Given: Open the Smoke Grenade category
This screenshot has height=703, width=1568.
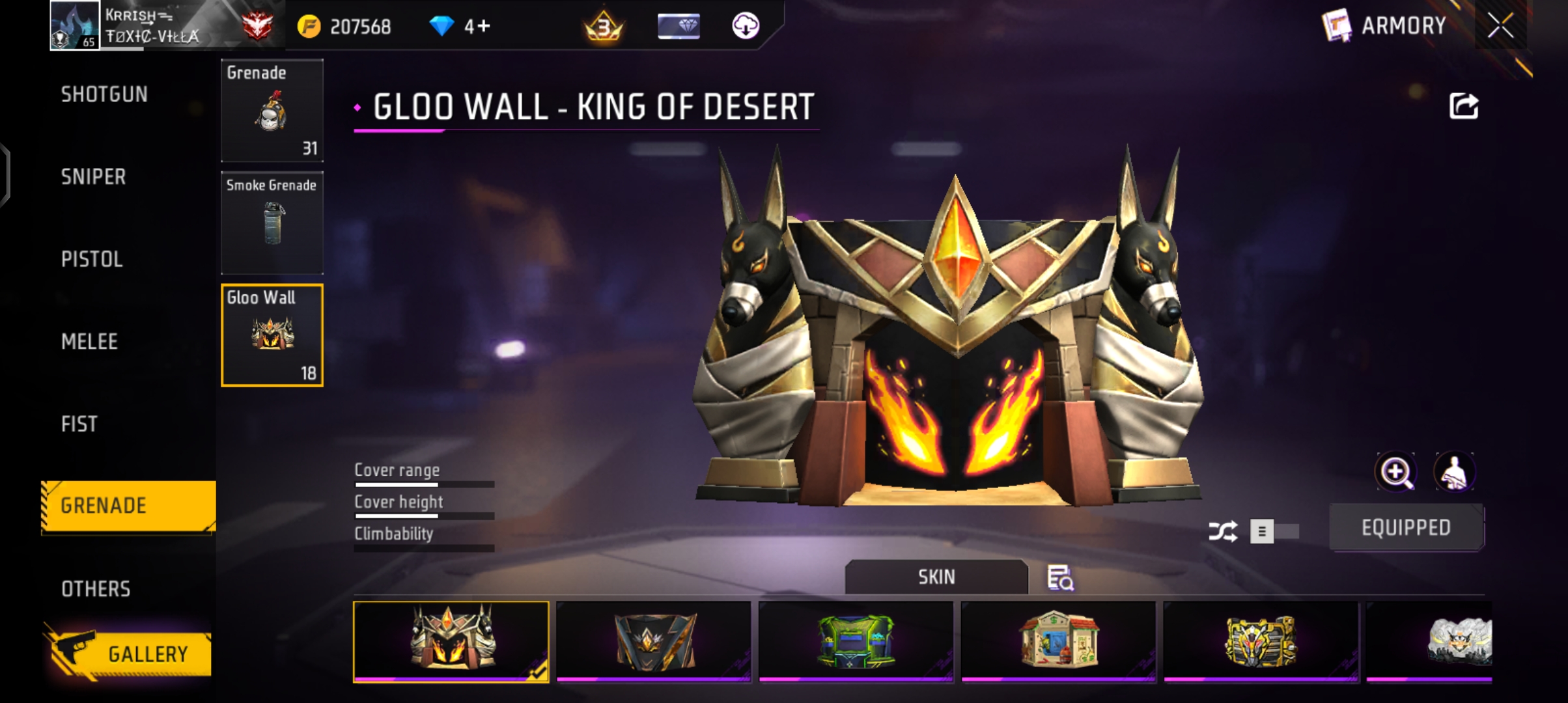Looking at the screenshot, I should 272,223.
